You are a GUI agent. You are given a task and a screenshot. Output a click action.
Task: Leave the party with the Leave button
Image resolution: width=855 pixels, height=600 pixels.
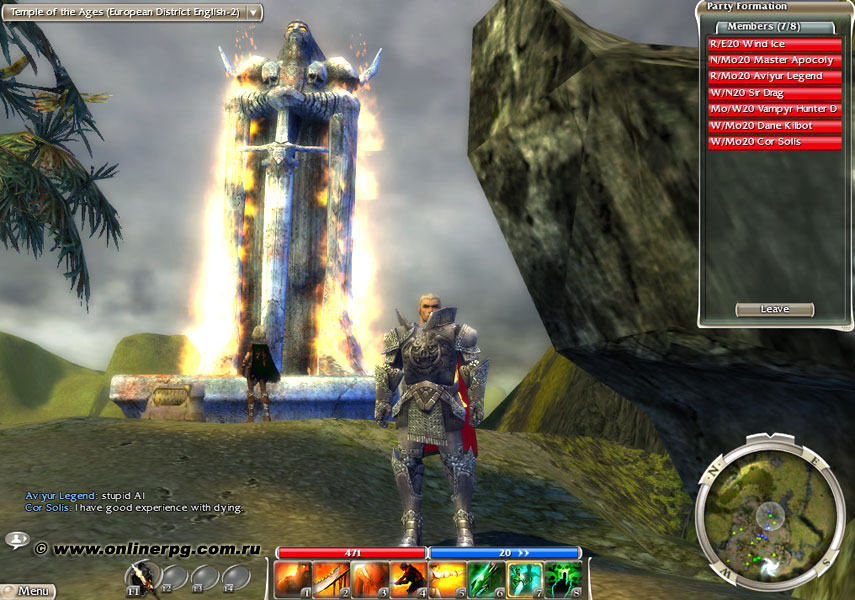click(x=774, y=310)
